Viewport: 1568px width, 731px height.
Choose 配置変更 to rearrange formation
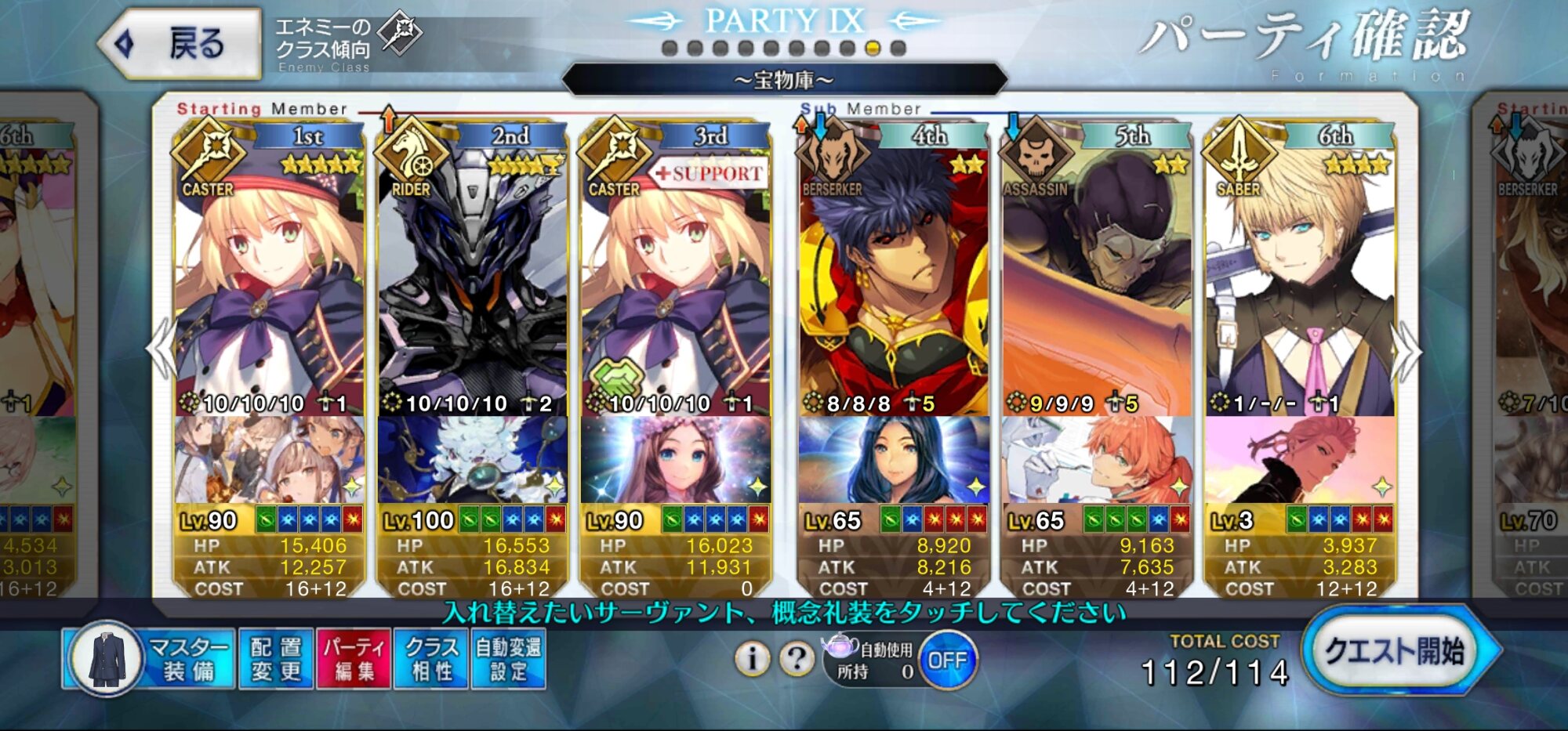(276, 660)
